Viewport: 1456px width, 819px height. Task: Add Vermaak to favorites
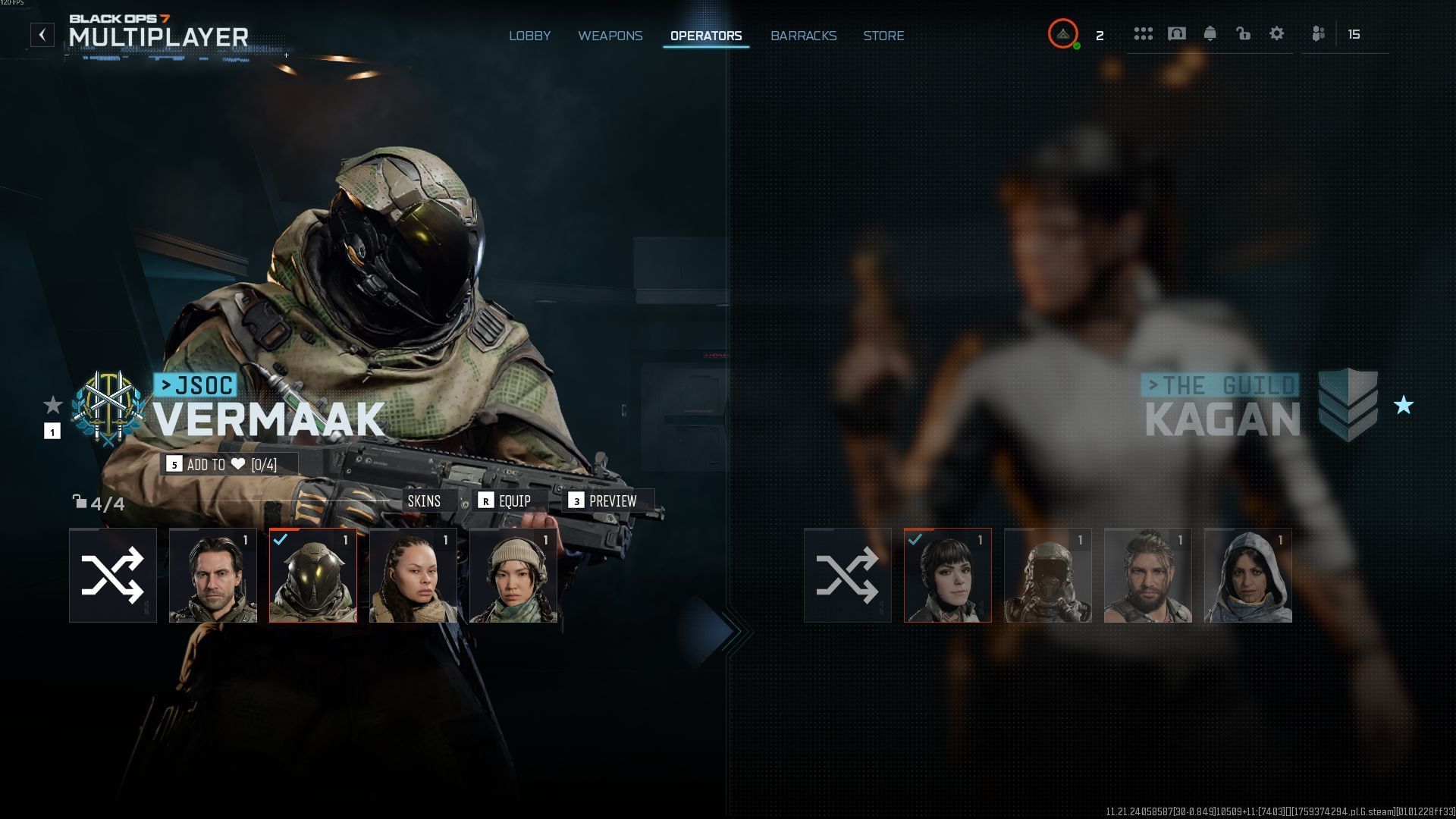pyautogui.click(x=228, y=464)
